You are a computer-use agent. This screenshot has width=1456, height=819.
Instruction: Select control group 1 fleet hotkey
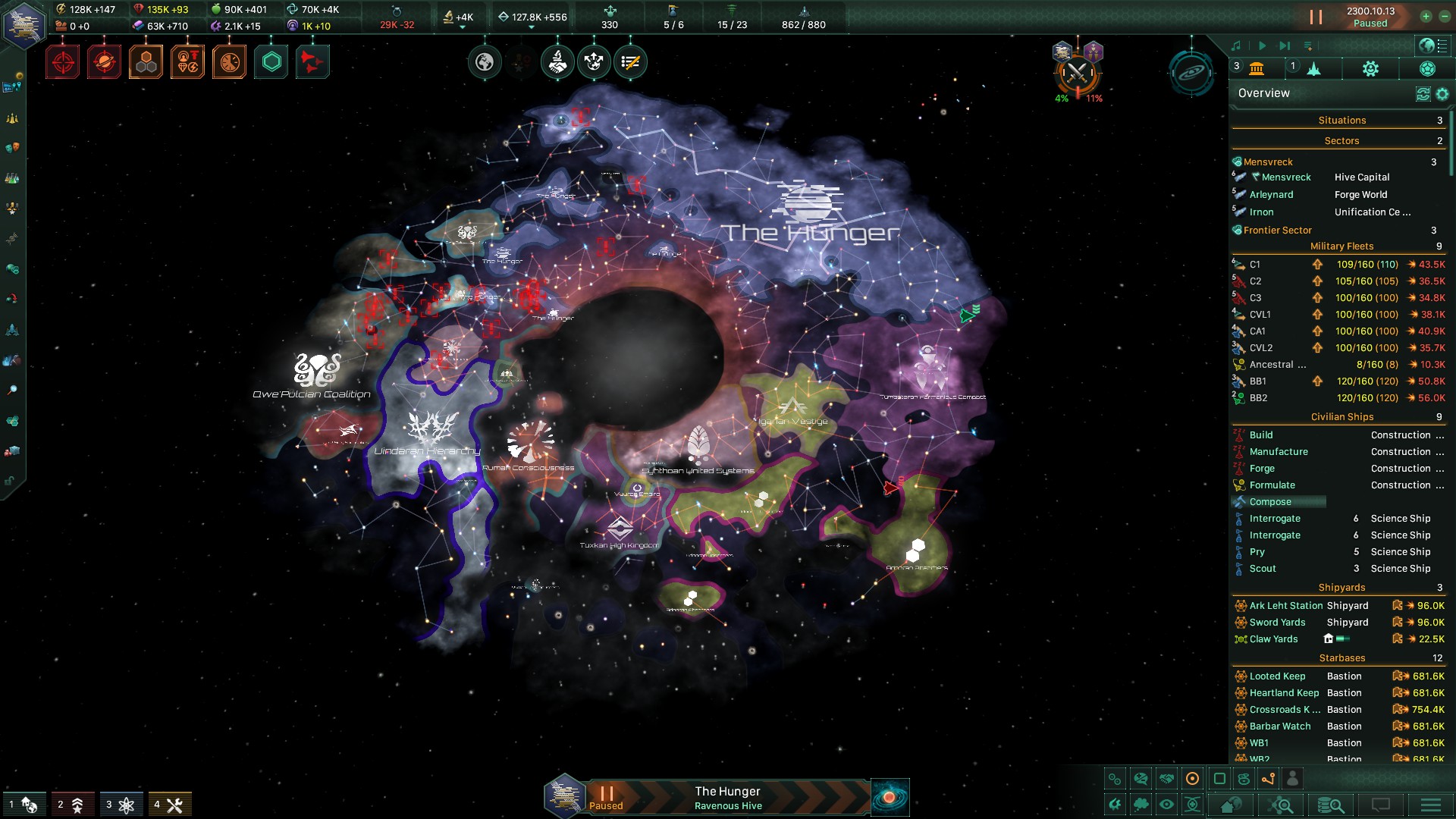tap(22, 805)
